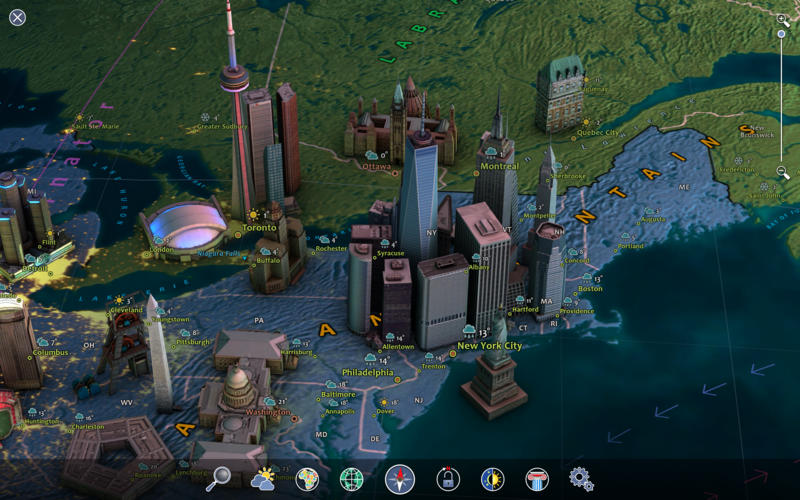Click the zoom slider handle
Image resolution: width=800 pixels, height=500 pixels.
(782, 34)
